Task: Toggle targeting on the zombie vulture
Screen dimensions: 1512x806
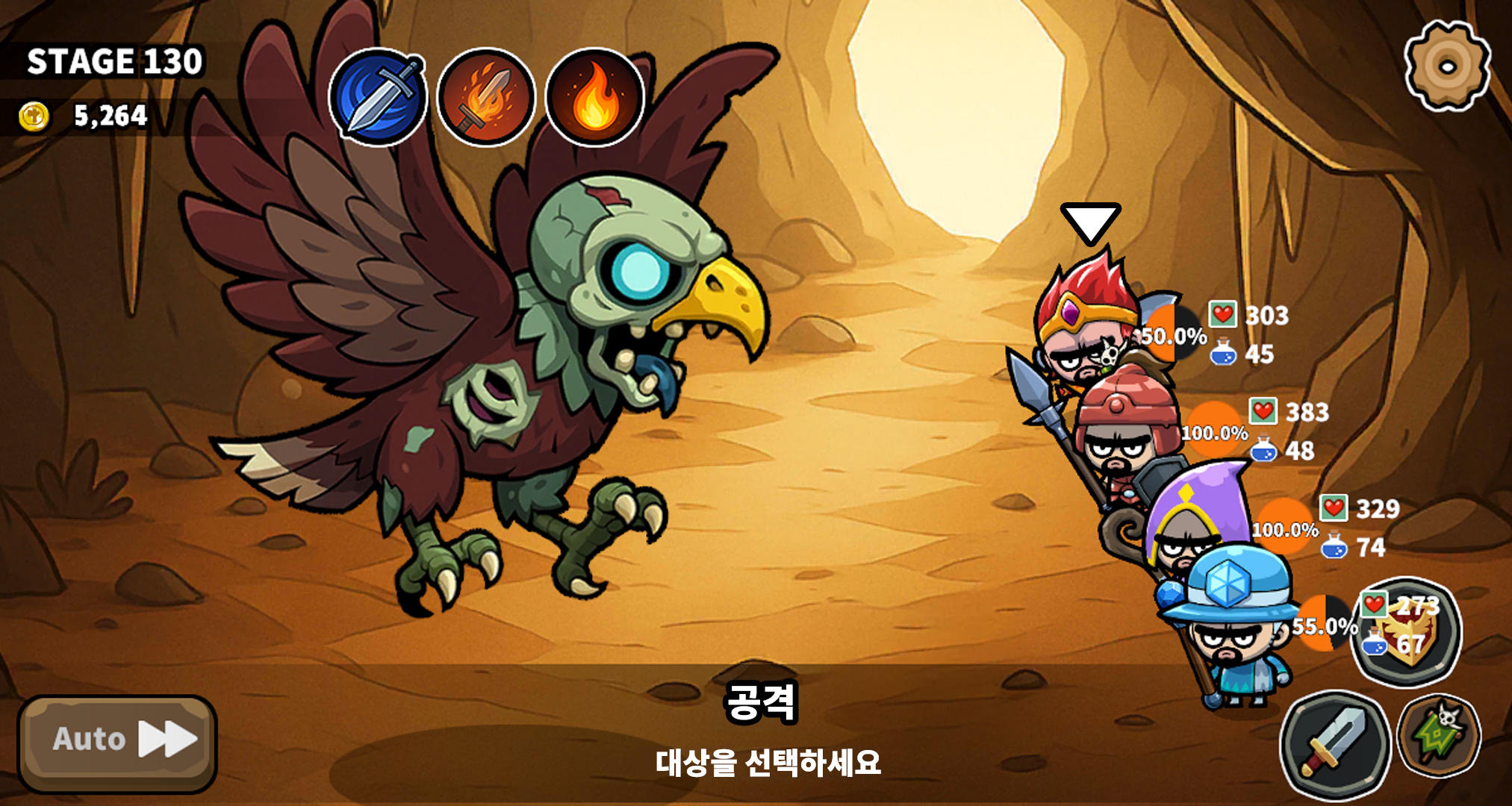Action: [523, 336]
